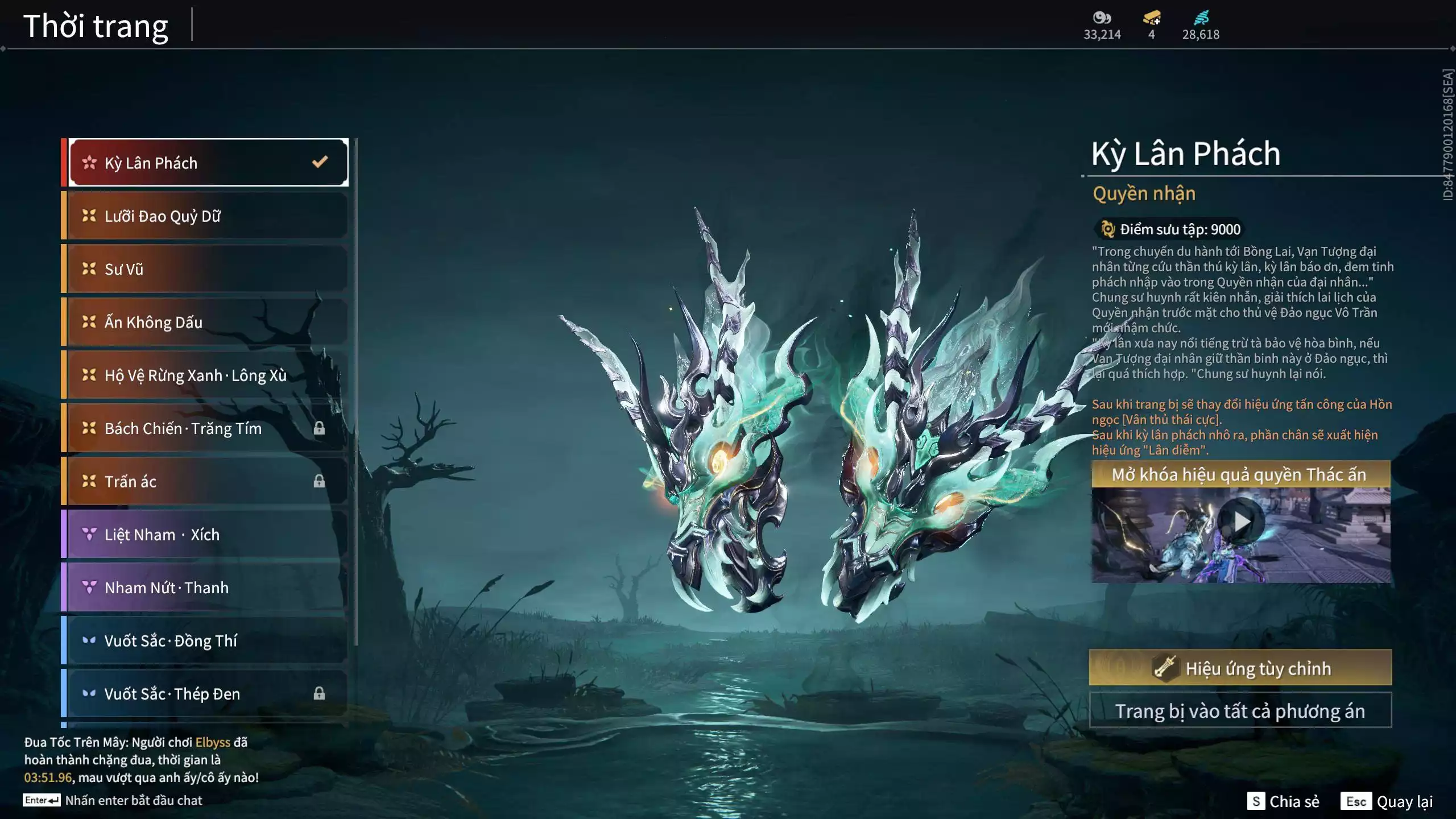Choose the Lưỡi Đao Quỷ Dữ skin

point(208,216)
